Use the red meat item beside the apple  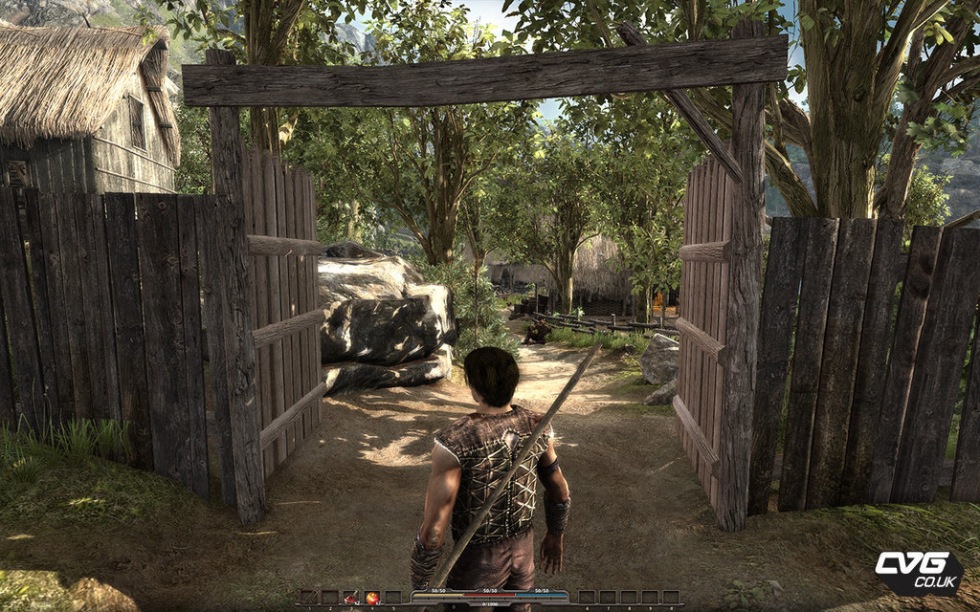click(351, 598)
